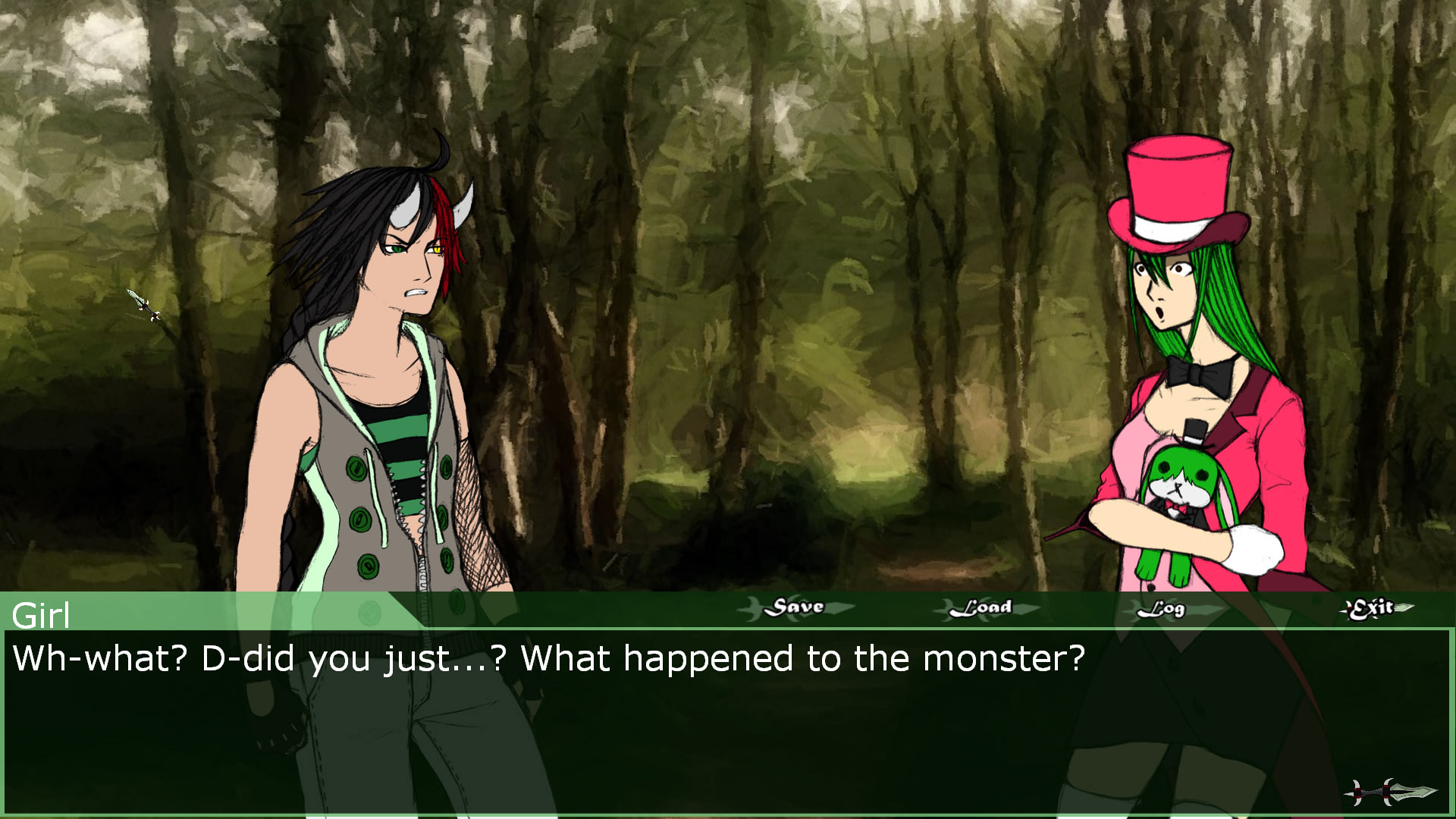Image resolution: width=1456 pixels, height=819 pixels.
Task: Click the blade tip of the advance arrow
Action: [x=1436, y=789]
